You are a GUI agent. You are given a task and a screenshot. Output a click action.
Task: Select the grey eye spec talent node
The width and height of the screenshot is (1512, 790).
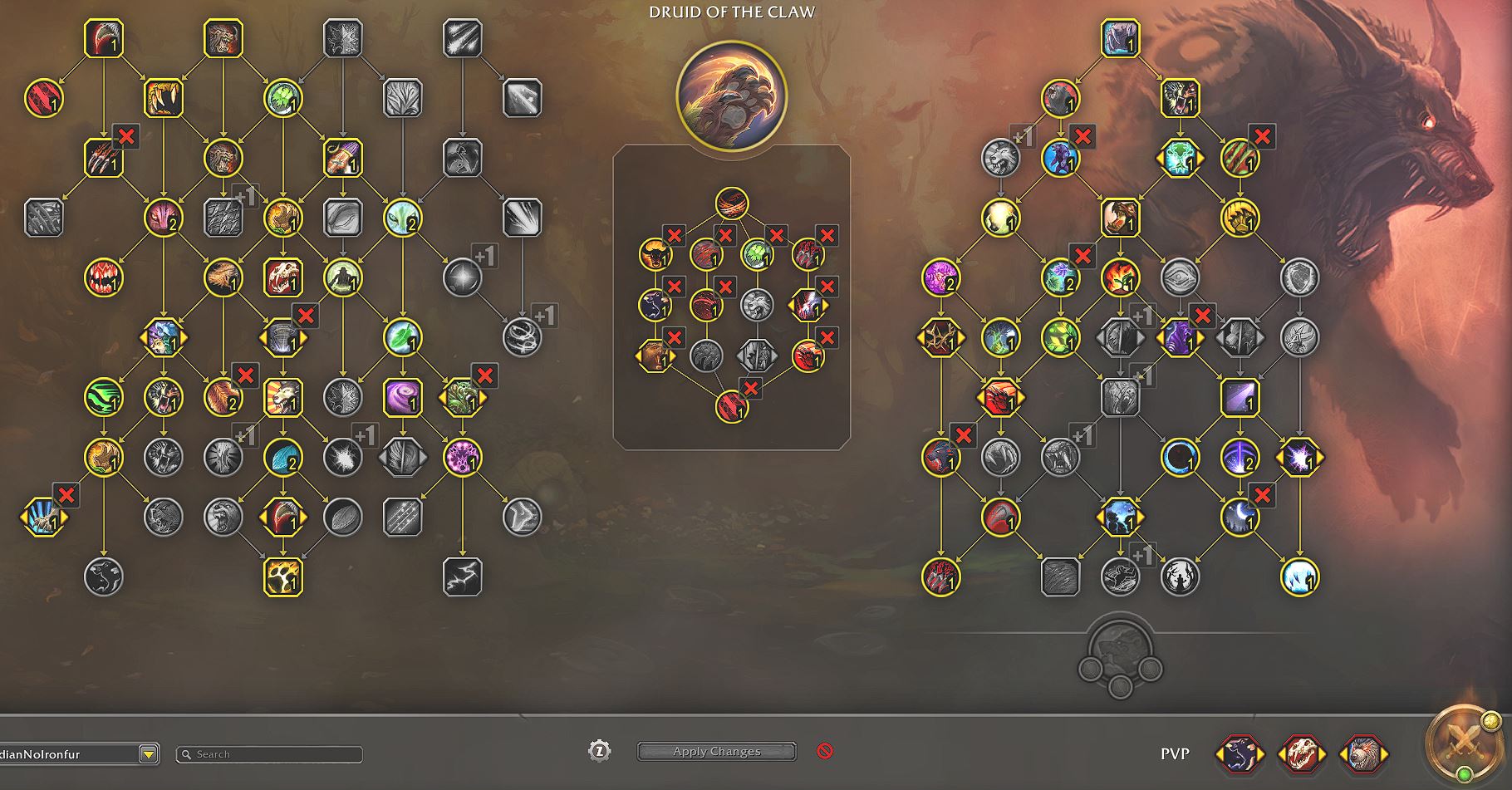1180,277
